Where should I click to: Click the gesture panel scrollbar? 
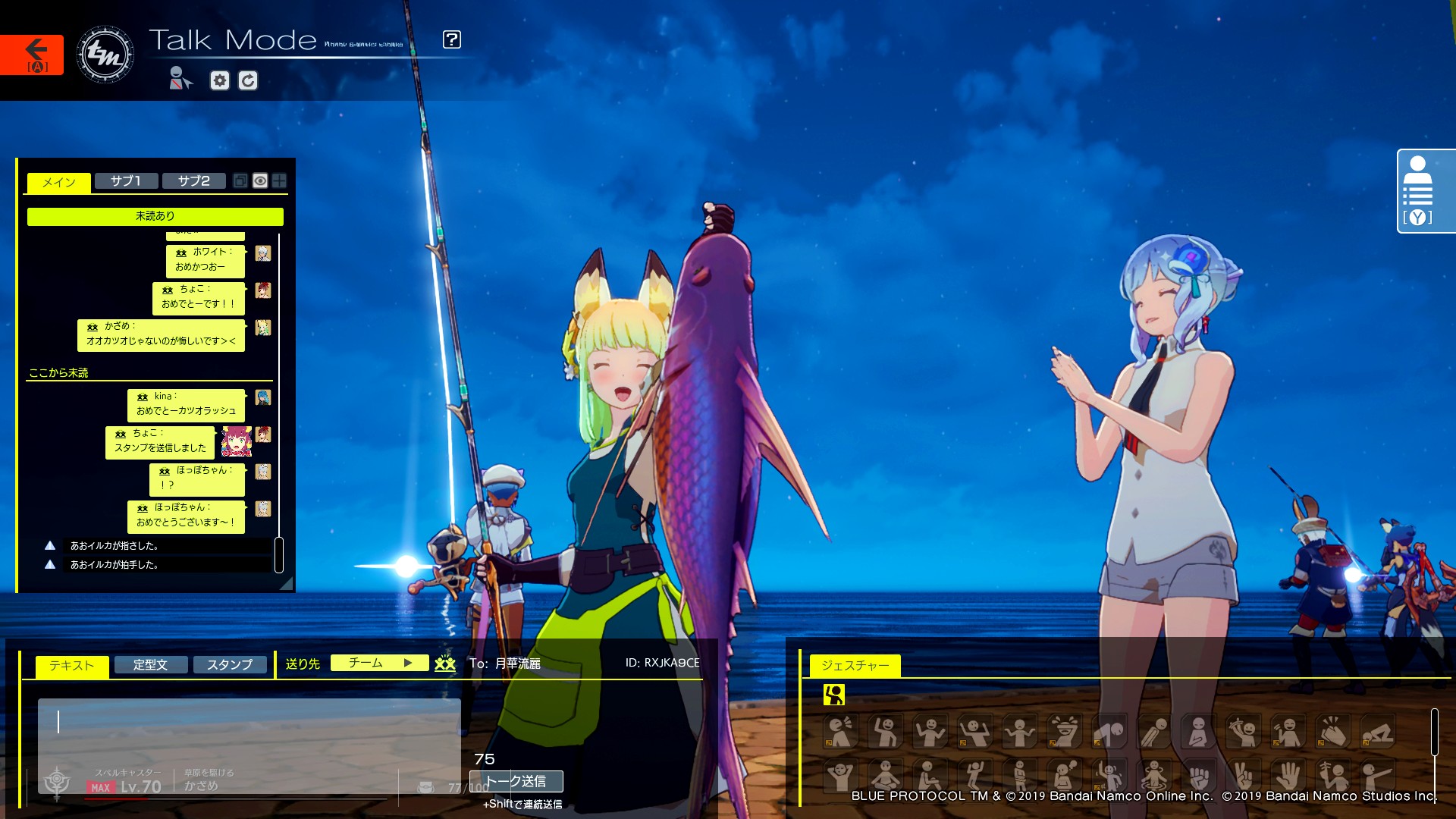point(1434,732)
